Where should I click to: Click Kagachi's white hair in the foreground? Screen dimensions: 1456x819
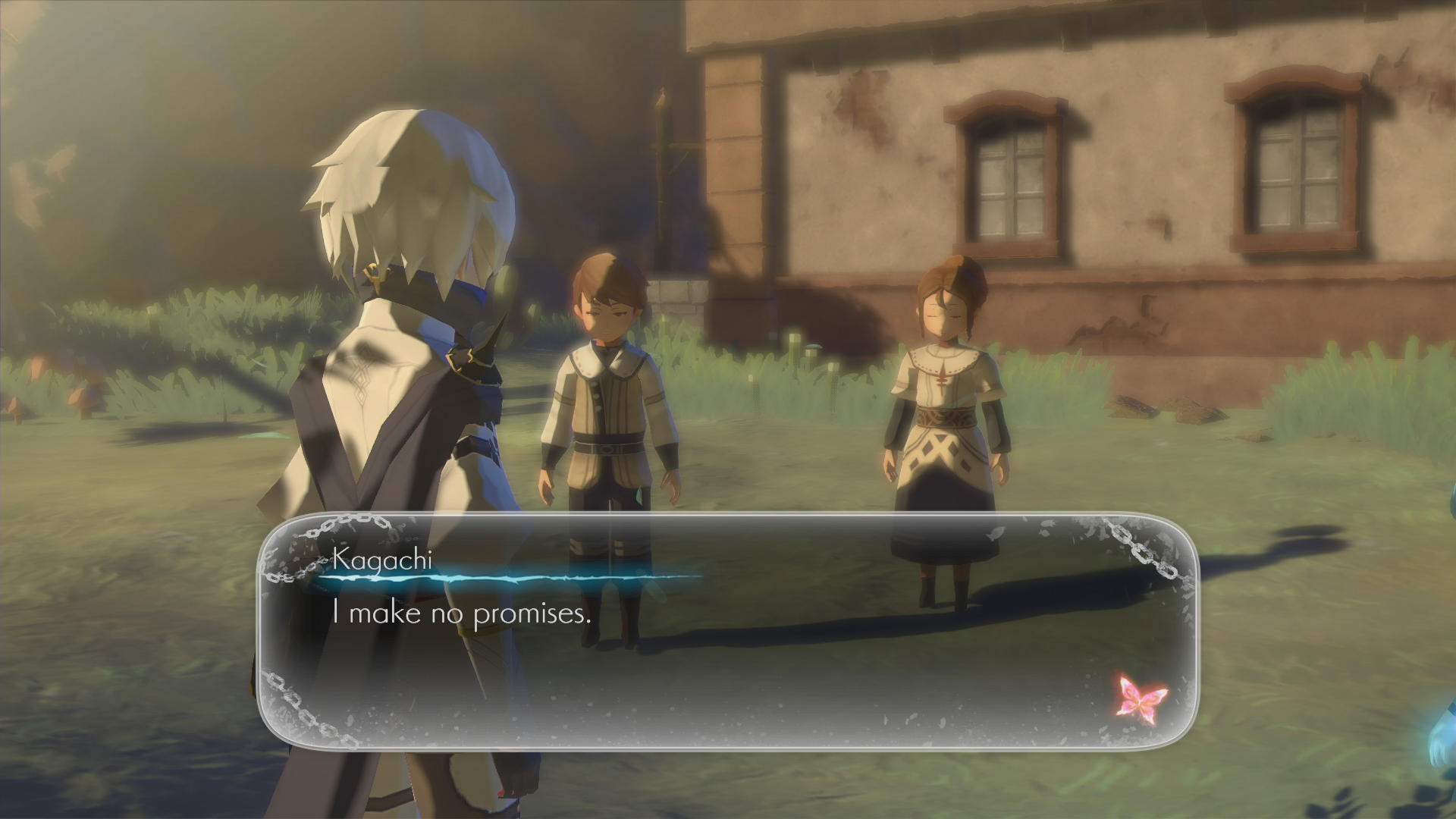409,190
